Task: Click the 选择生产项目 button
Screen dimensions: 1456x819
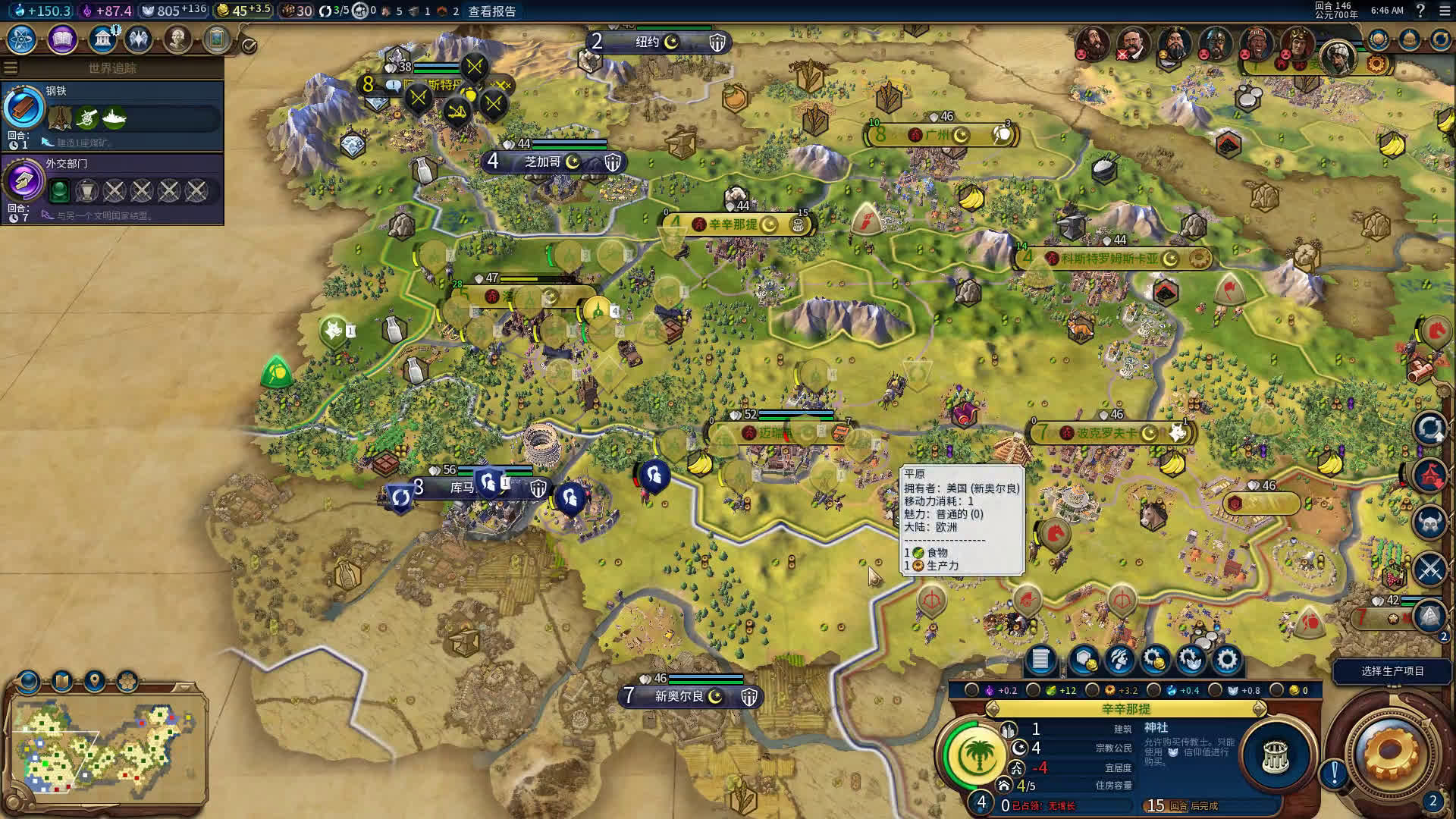Action: click(x=1392, y=671)
